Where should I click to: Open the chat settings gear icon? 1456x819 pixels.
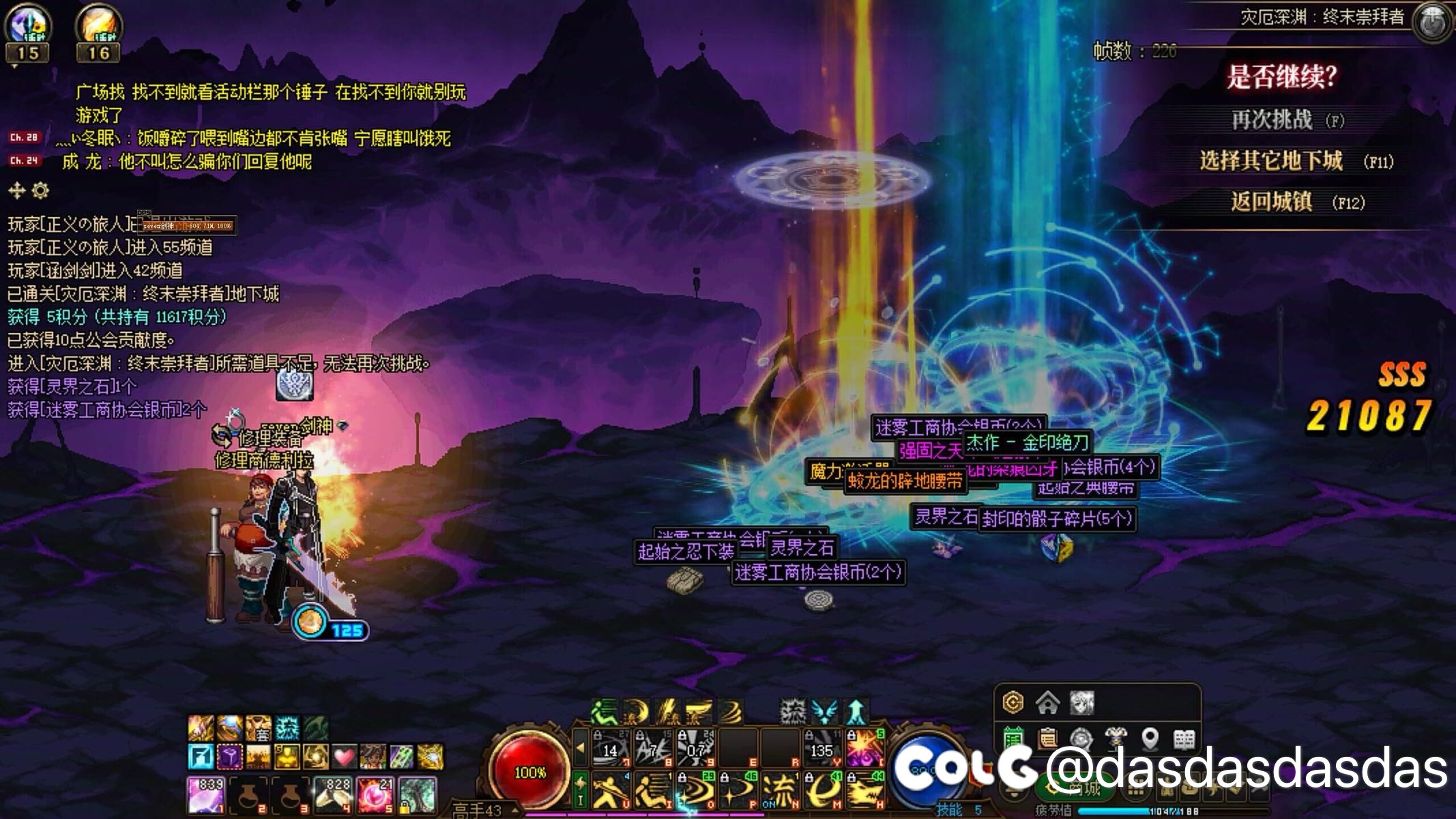pyautogui.click(x=41, y=190)
